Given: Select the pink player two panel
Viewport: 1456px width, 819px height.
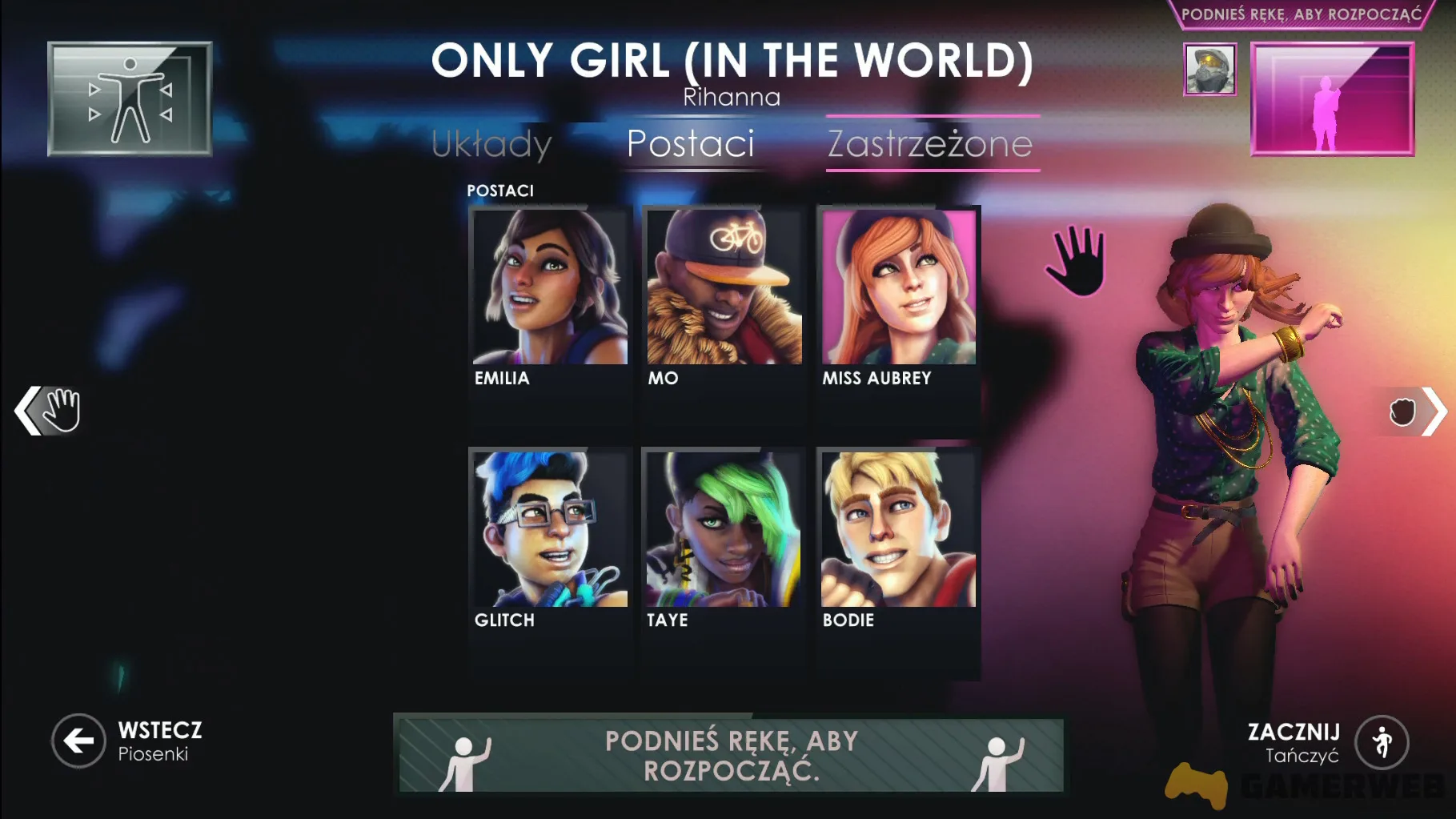Looking at the screenshot, I should [1332, 98].
